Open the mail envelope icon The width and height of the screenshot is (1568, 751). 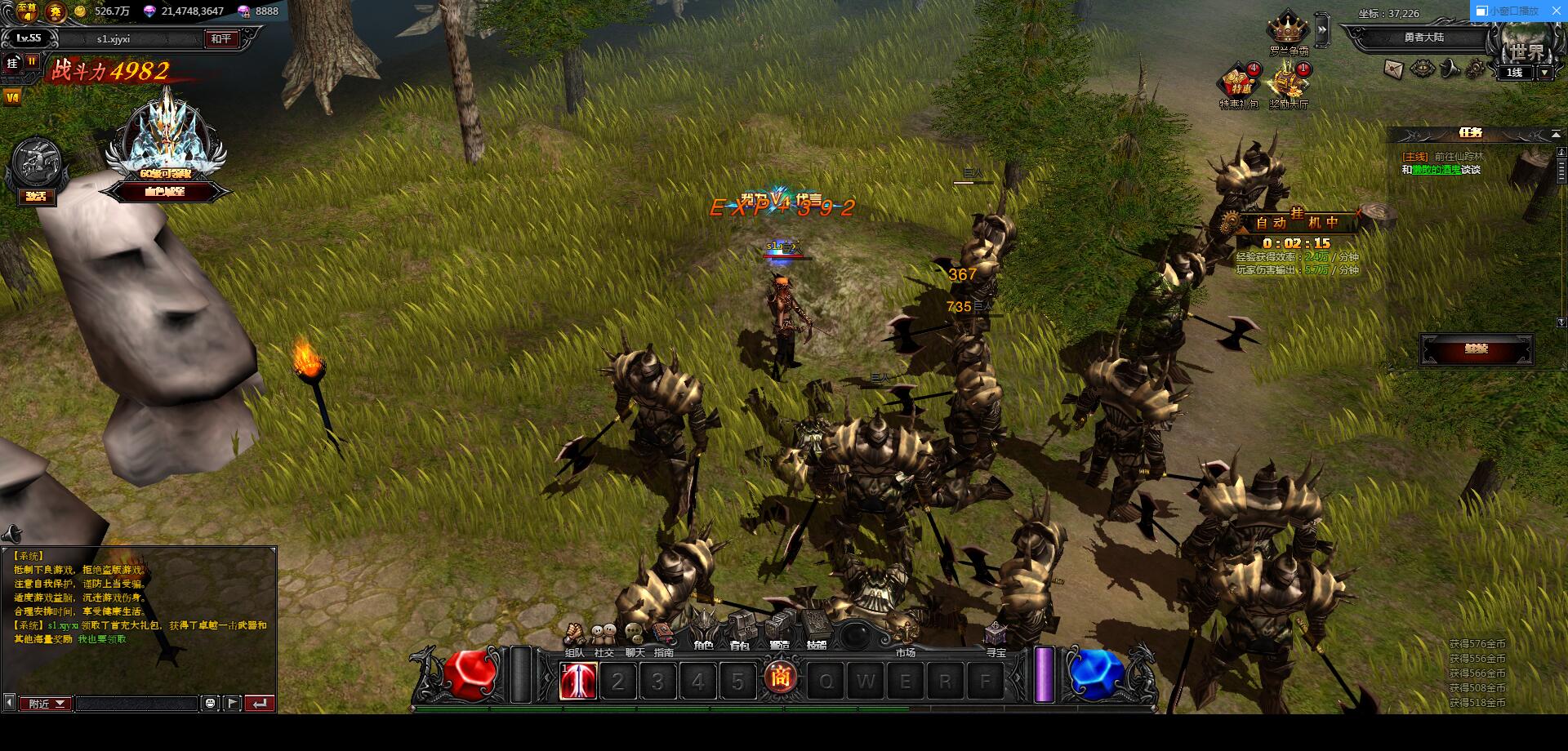[1394, 69]
